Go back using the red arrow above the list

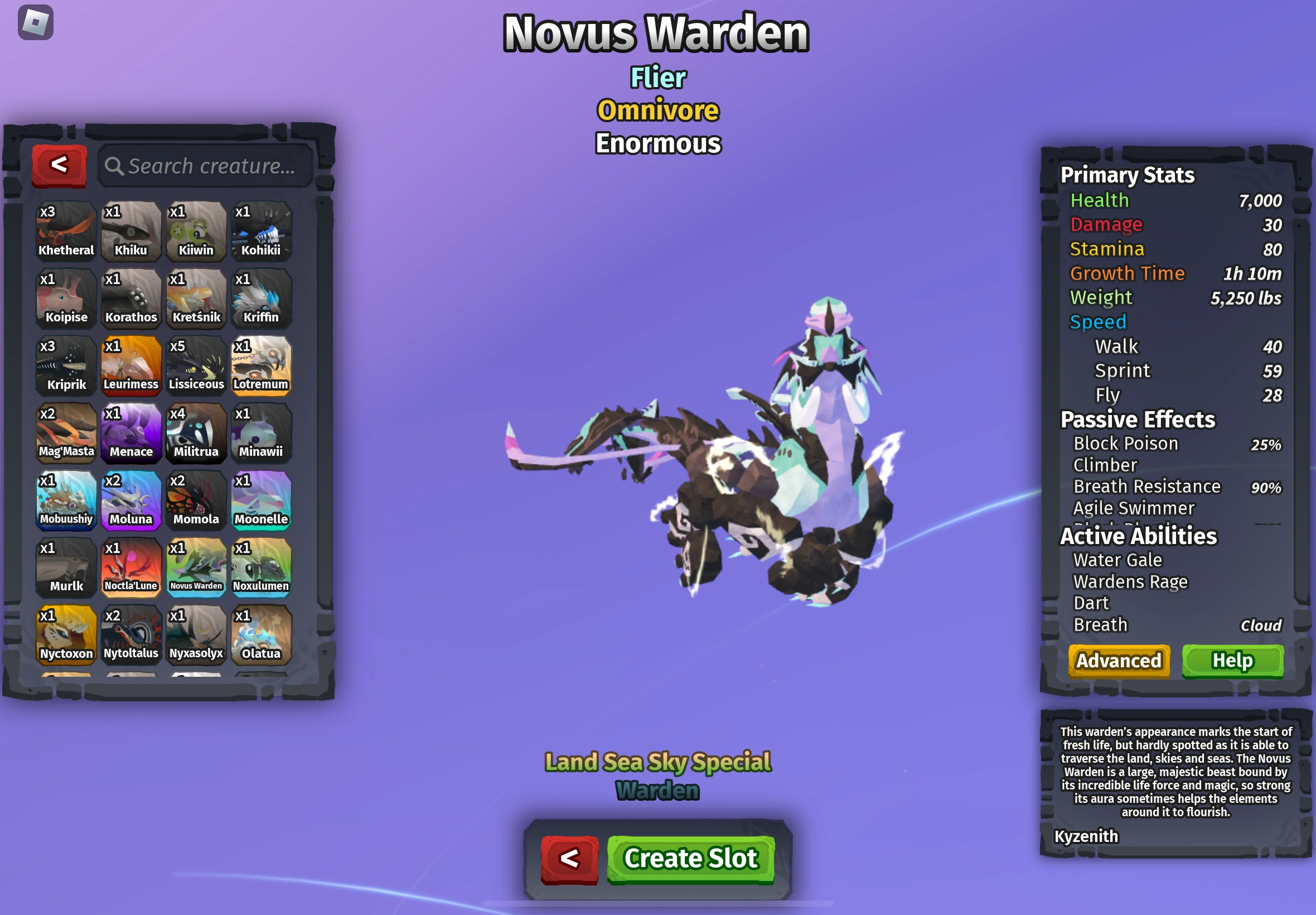click(x=59, y=166)
